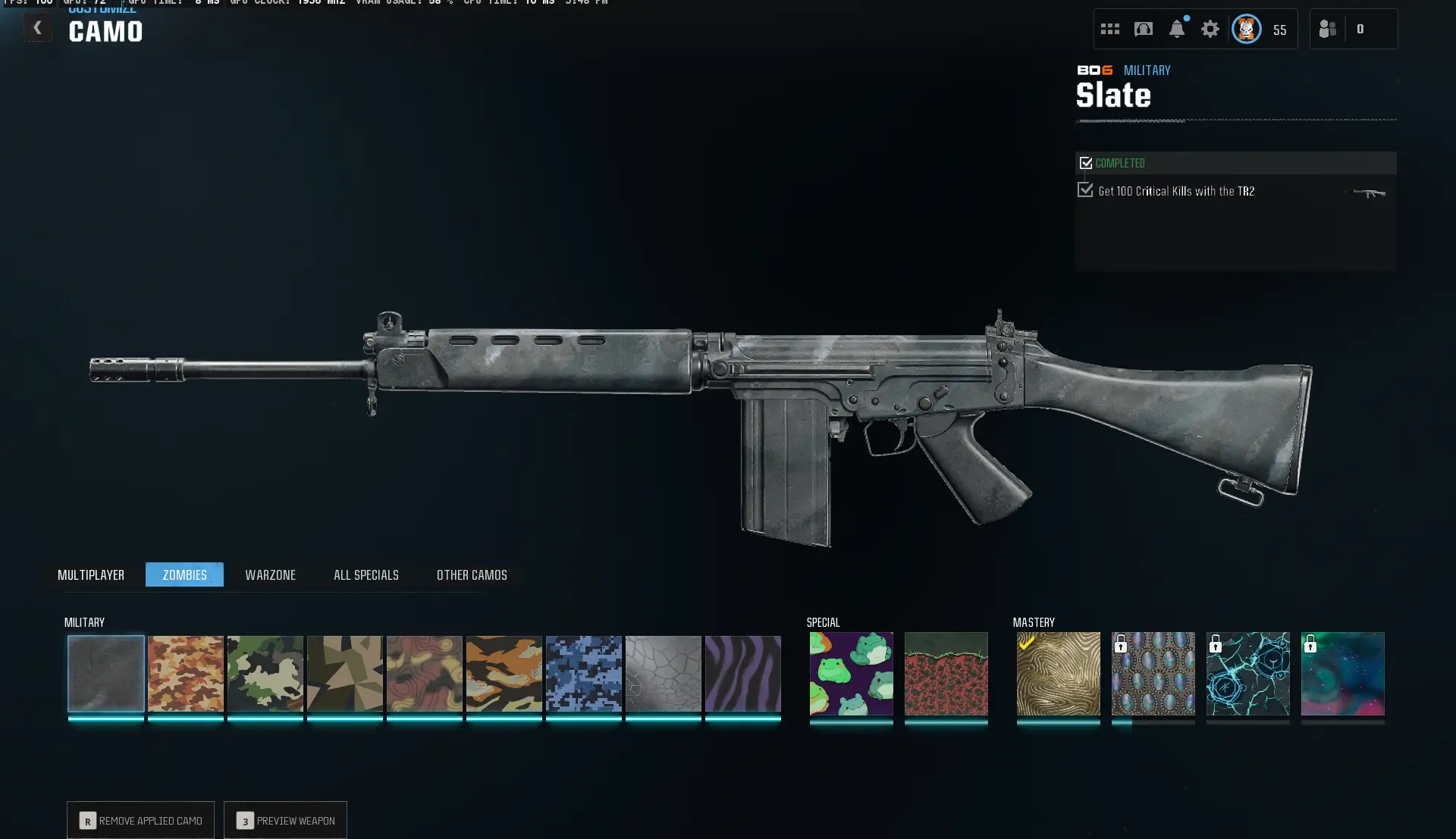
Task: Click the yellow checkmark on Mystic Gold camo
Action: (1027, 643)
